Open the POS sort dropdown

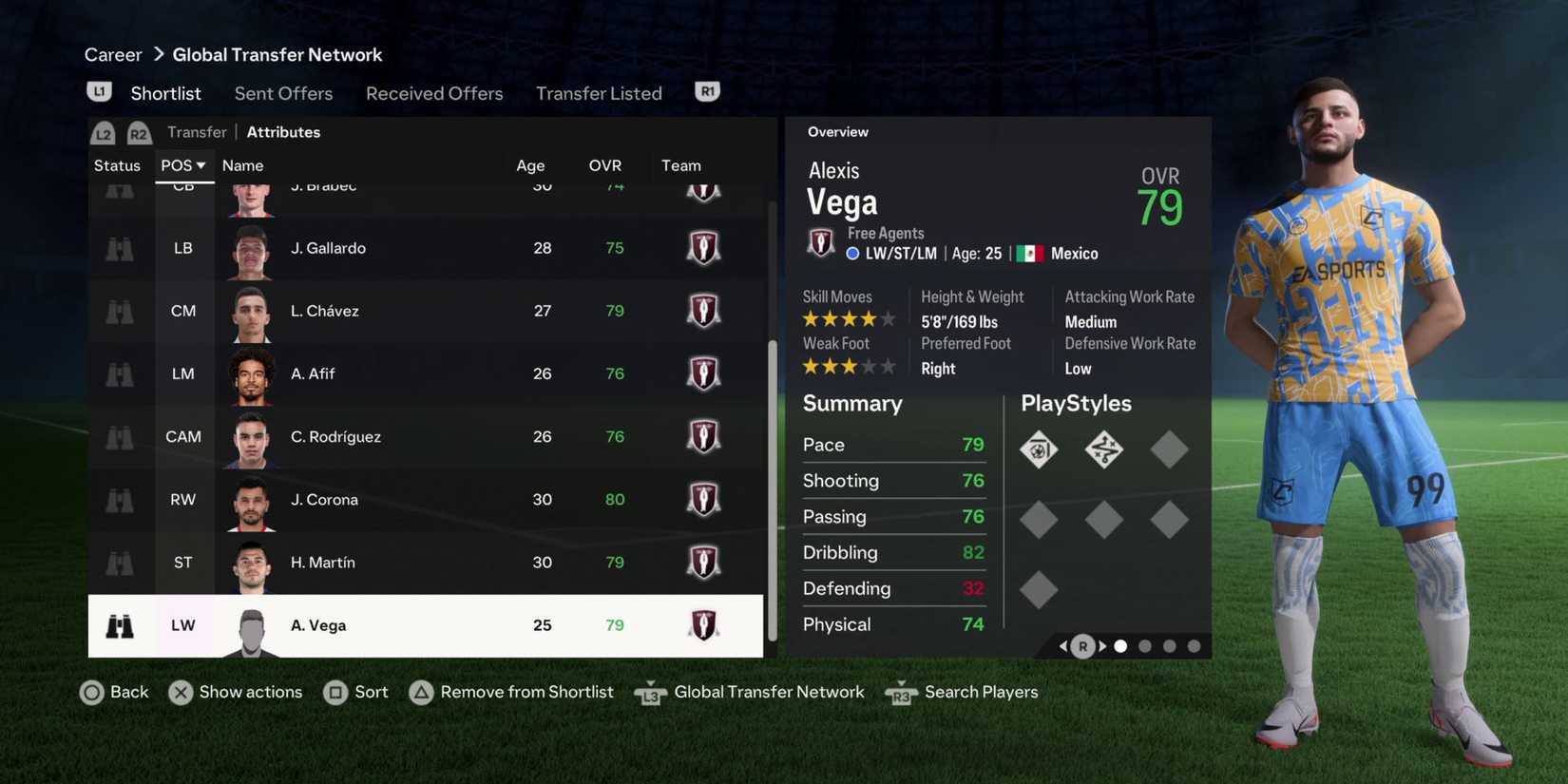click(183, 164)
